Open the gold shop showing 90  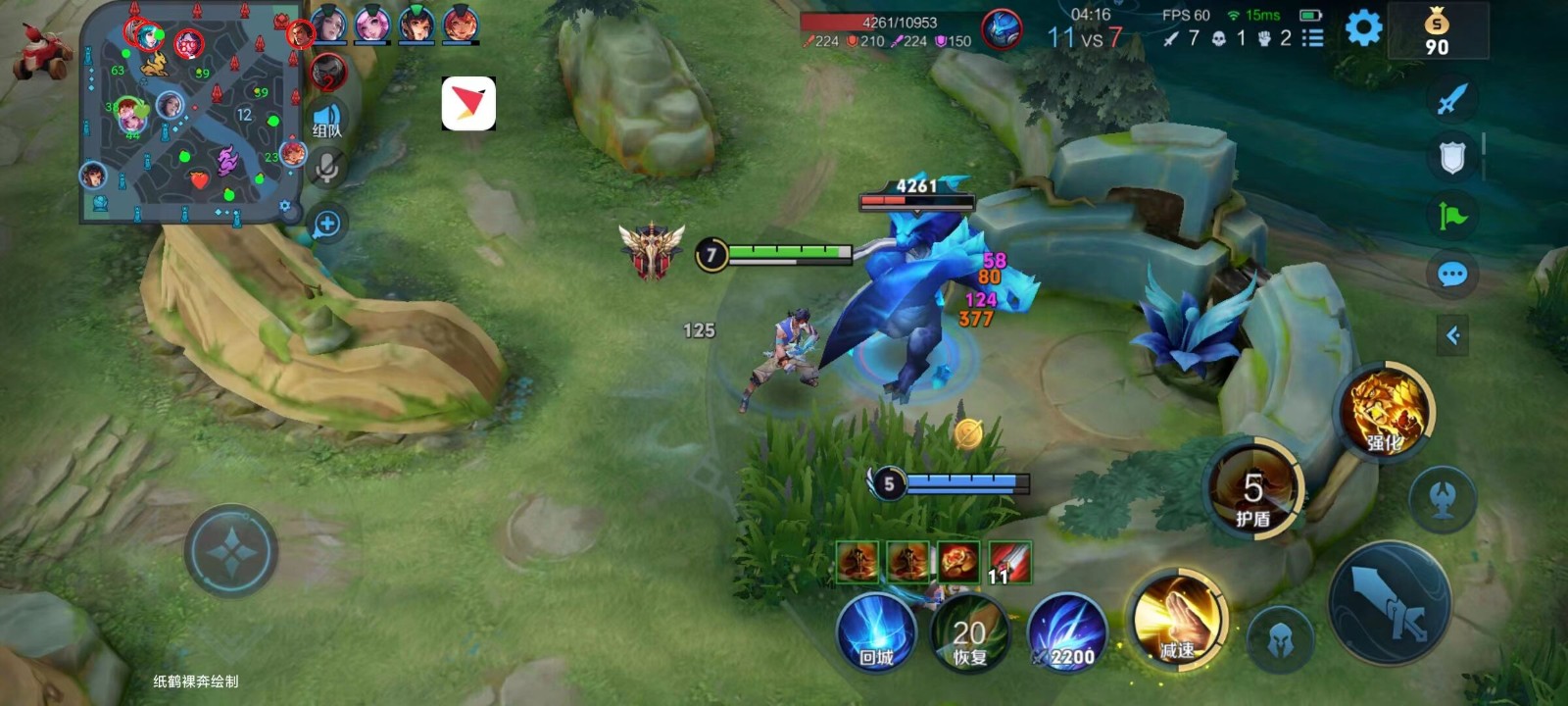click(1437, 32)
